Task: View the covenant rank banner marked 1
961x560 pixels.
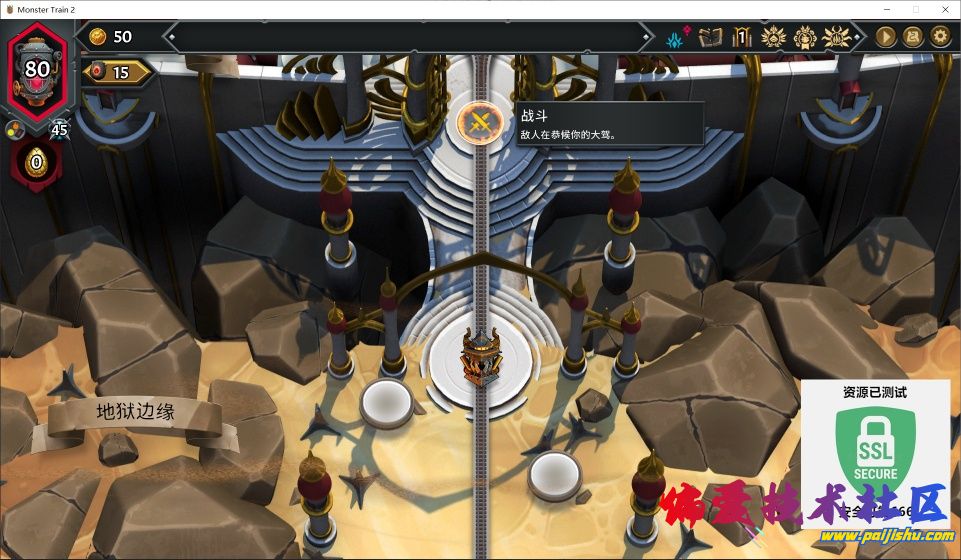Action: pos(741,38)
